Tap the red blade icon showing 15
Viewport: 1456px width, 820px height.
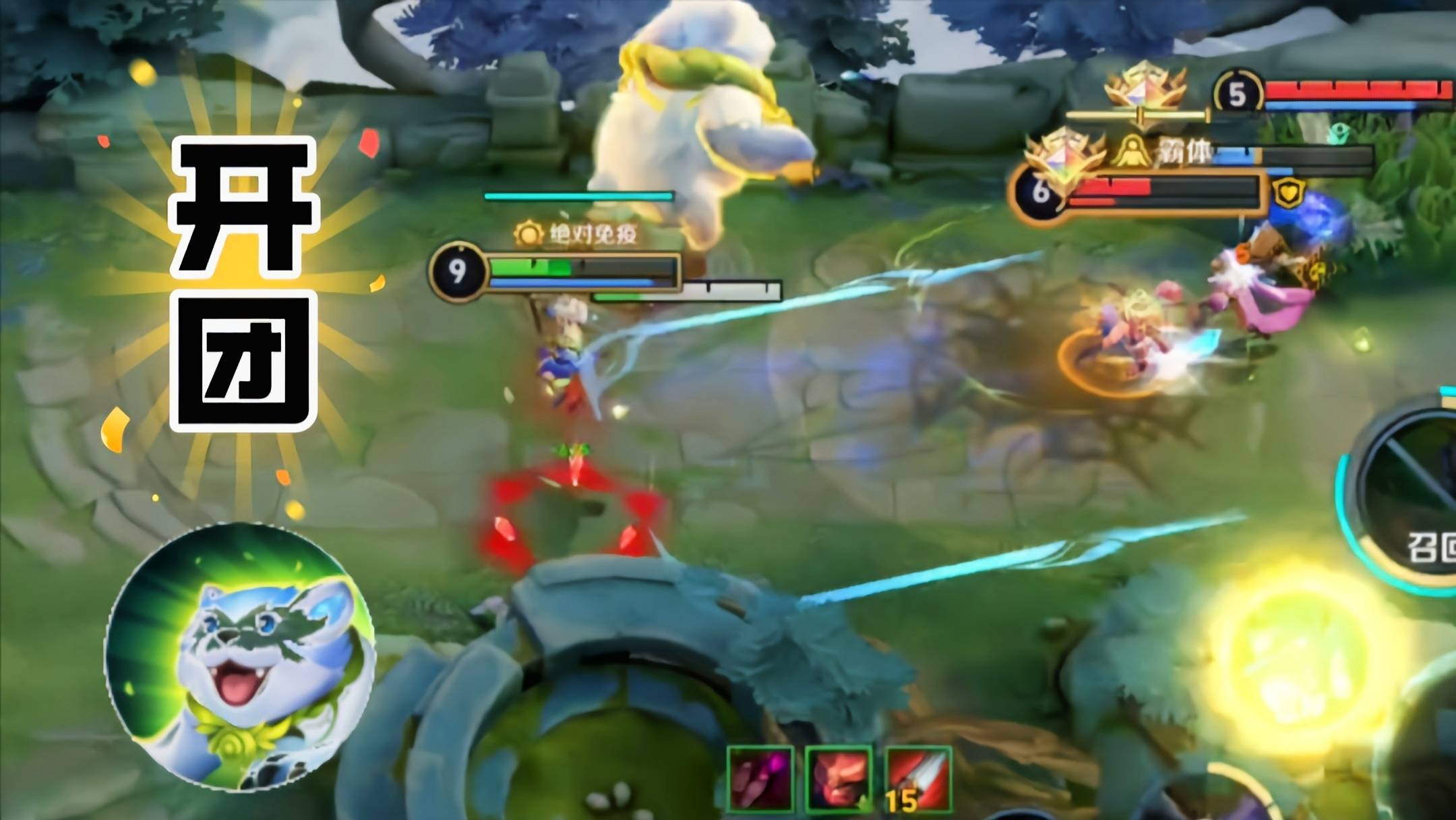pos(918,779)
